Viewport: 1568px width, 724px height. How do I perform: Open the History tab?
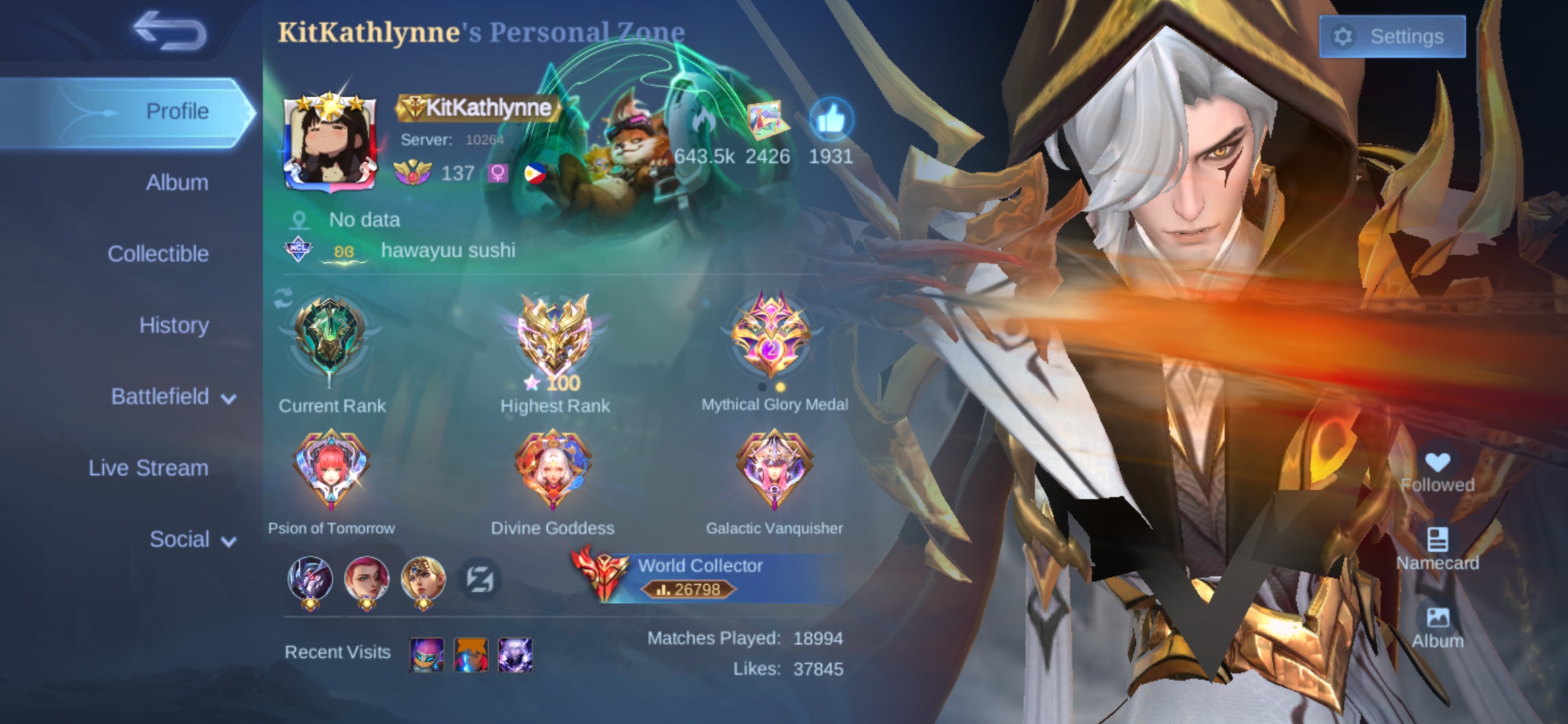point(174,325)
